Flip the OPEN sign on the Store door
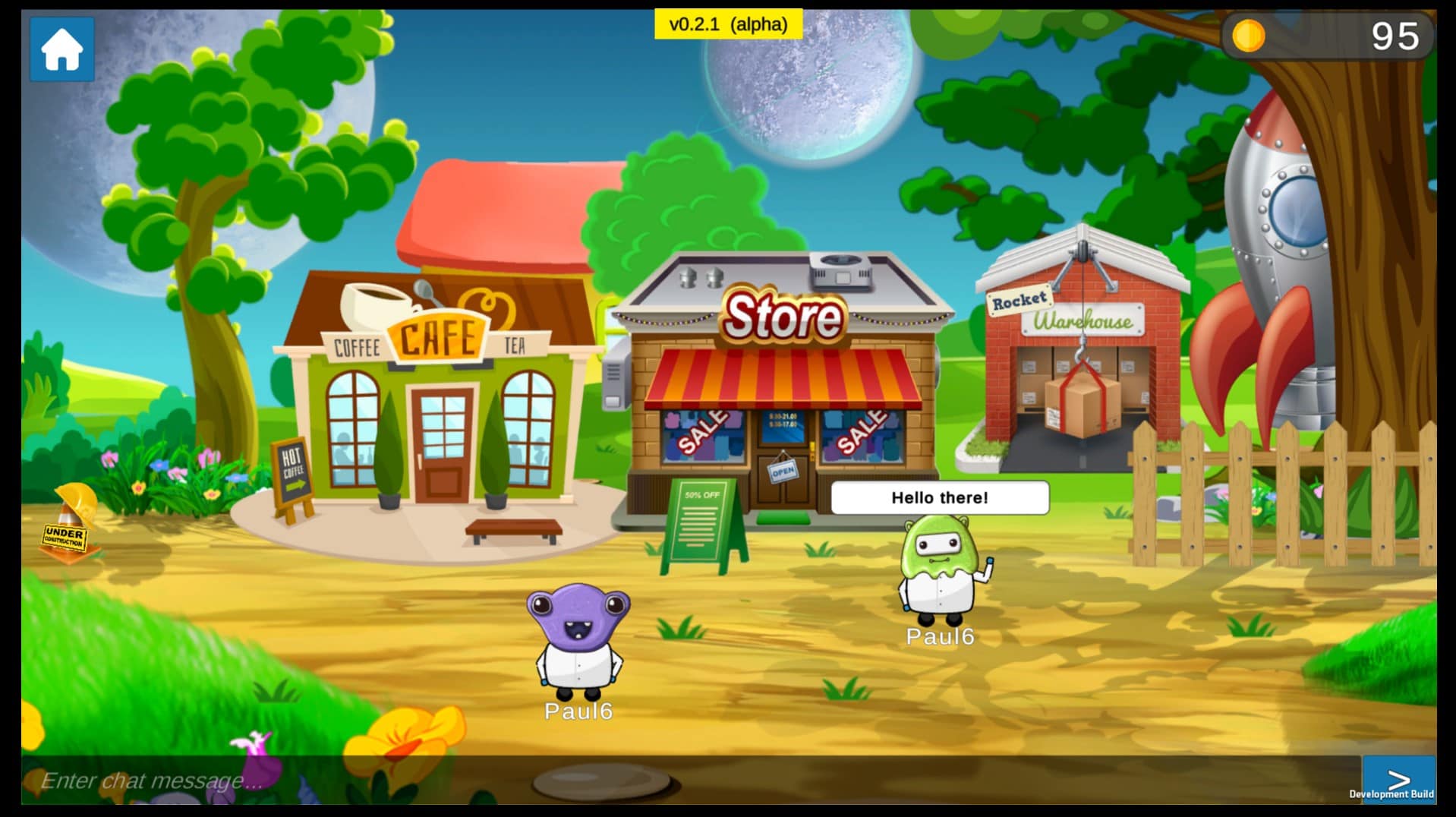1456x817 pixels. [x=783, y=471]
